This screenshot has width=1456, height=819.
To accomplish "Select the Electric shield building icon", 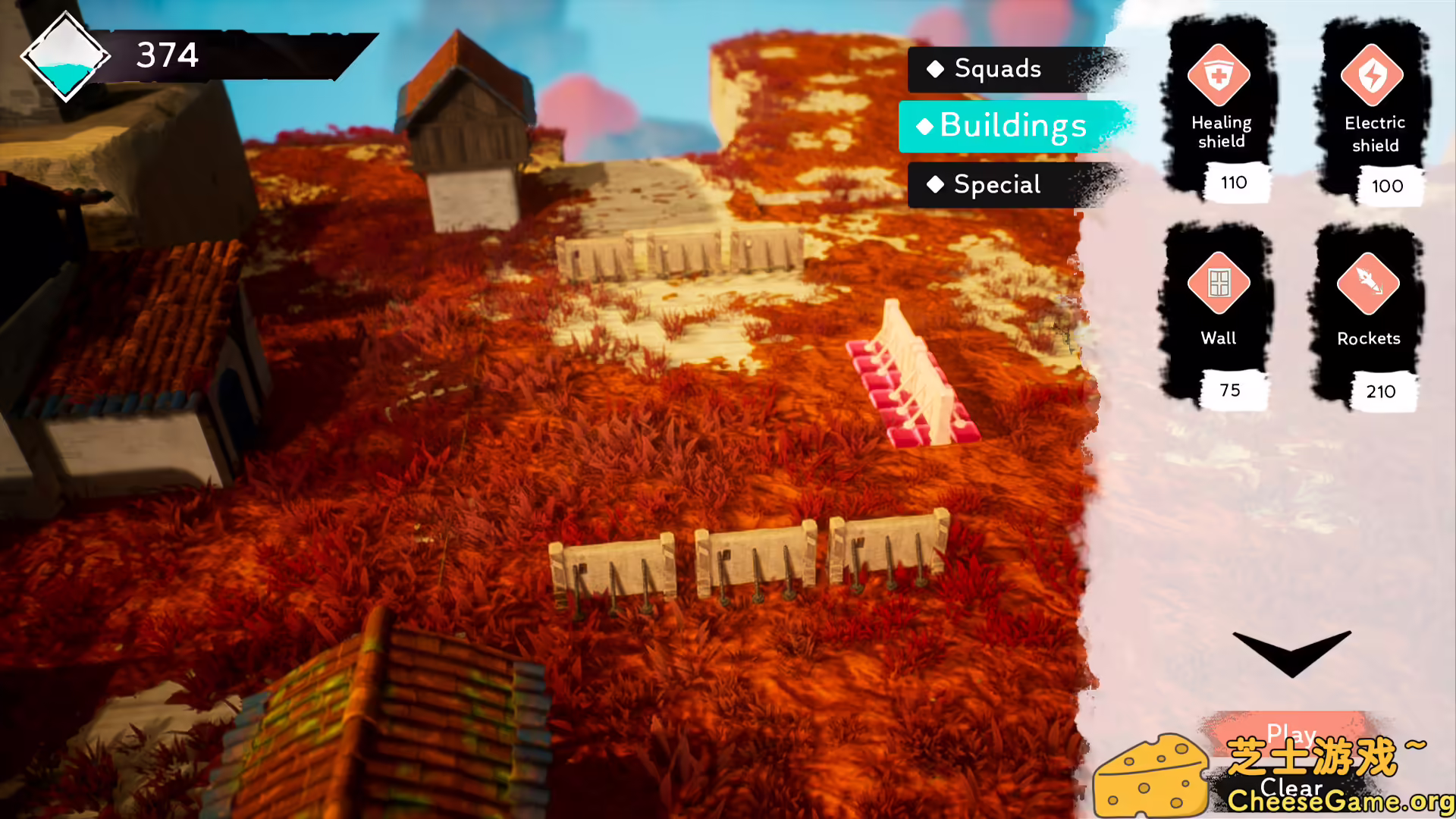I will 1374,76.
